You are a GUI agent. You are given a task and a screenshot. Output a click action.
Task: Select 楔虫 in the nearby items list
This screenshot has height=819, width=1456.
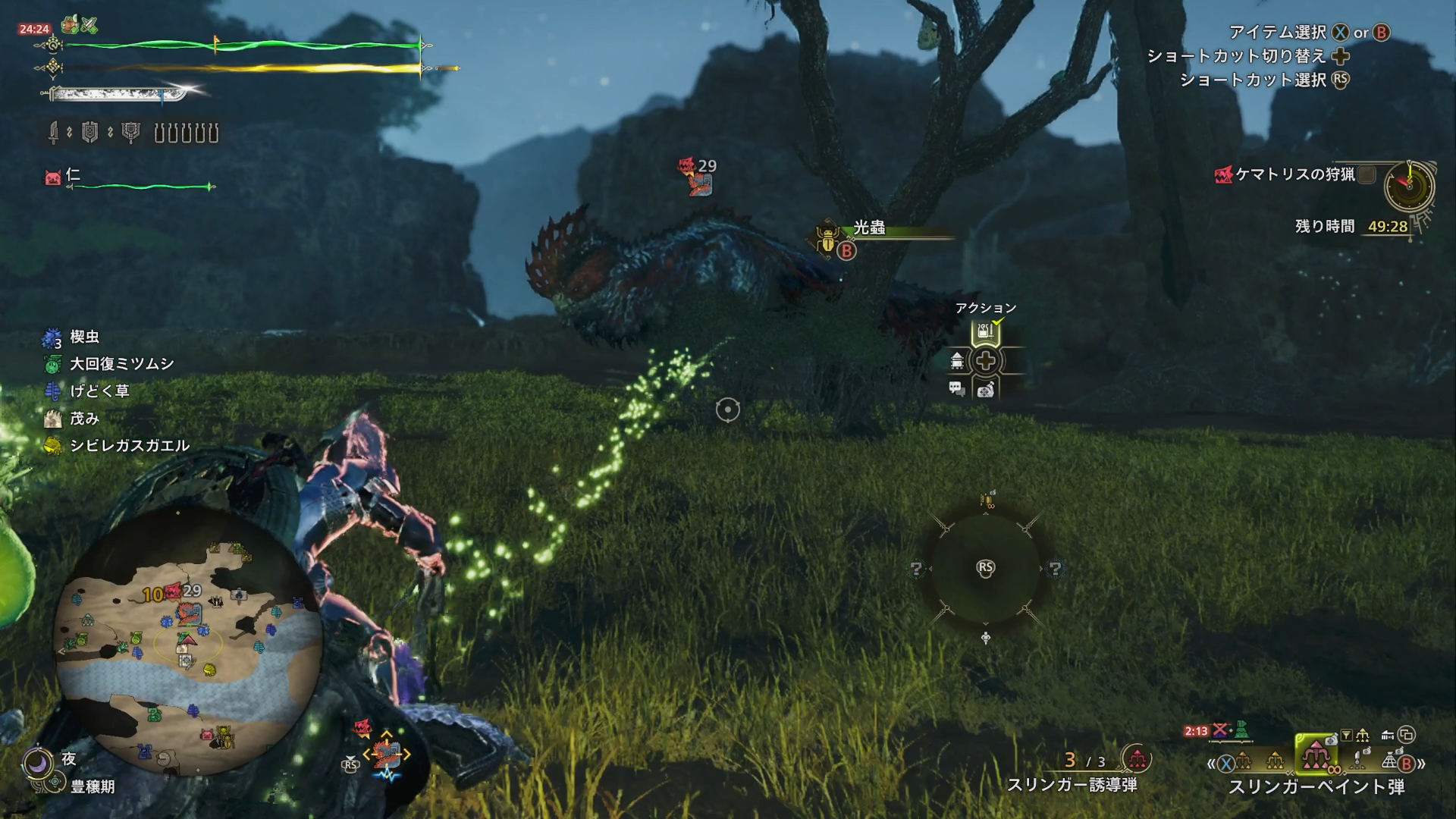point(84,337)
